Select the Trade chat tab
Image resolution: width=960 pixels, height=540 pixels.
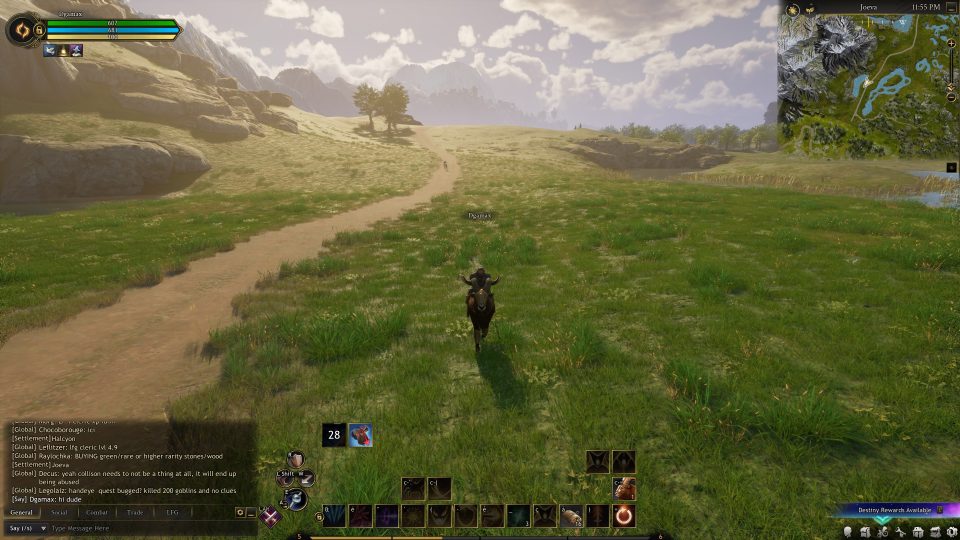(x=134, y=512)
